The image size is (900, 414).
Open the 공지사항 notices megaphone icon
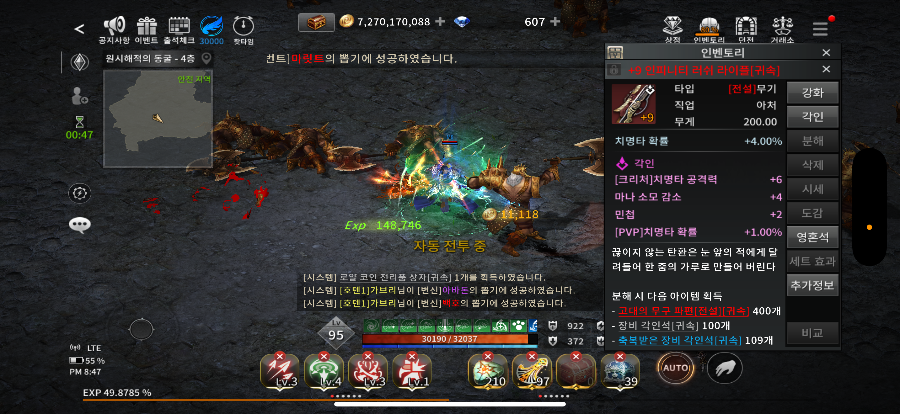pos(115,26)
